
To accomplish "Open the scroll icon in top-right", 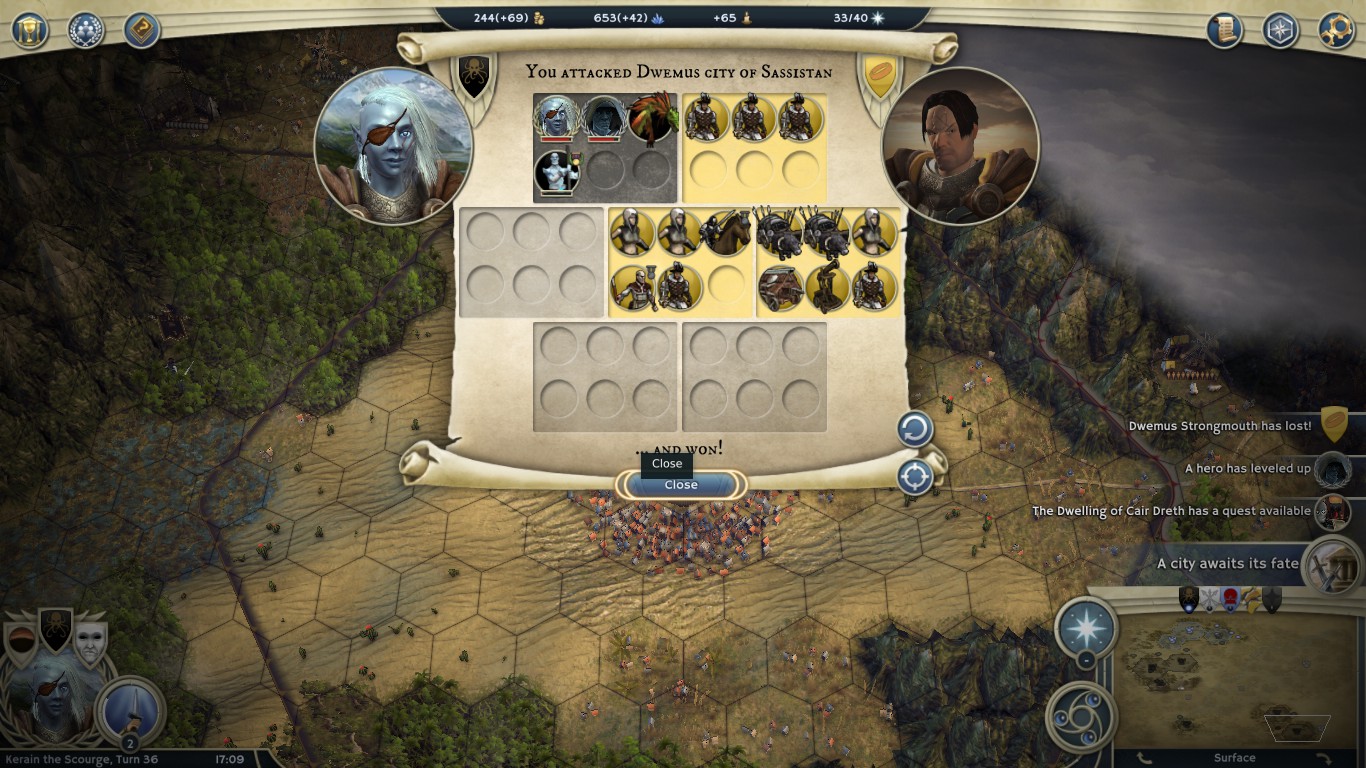I will [1224, 29].
